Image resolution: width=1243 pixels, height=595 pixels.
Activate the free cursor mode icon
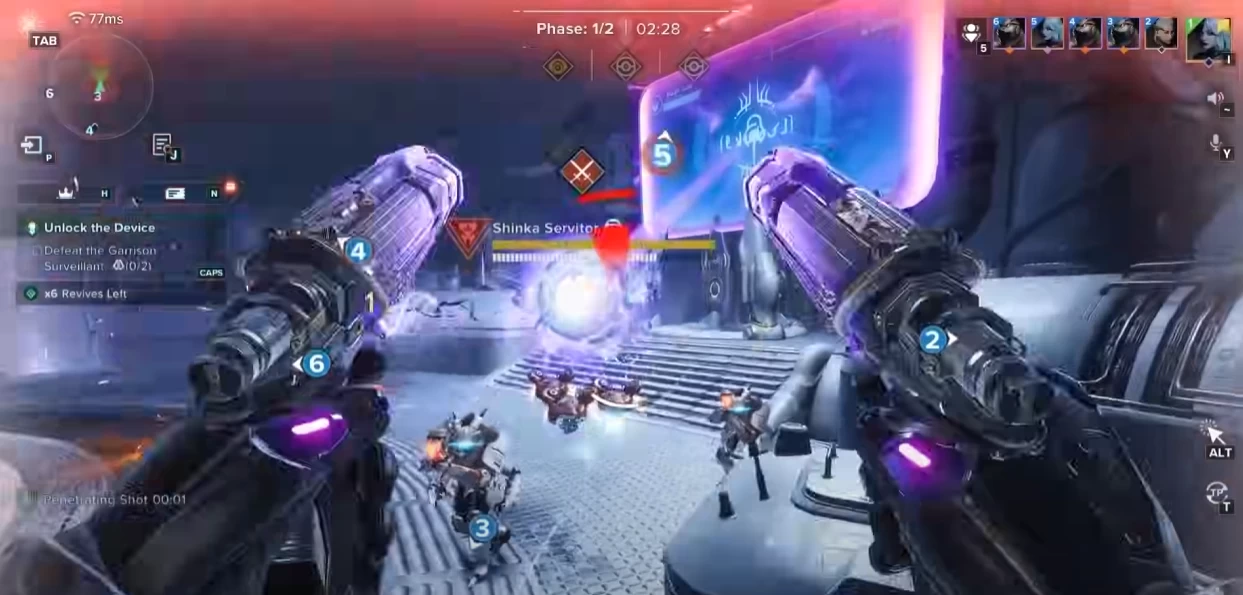pyautogui.click(x=1216, y=434)
